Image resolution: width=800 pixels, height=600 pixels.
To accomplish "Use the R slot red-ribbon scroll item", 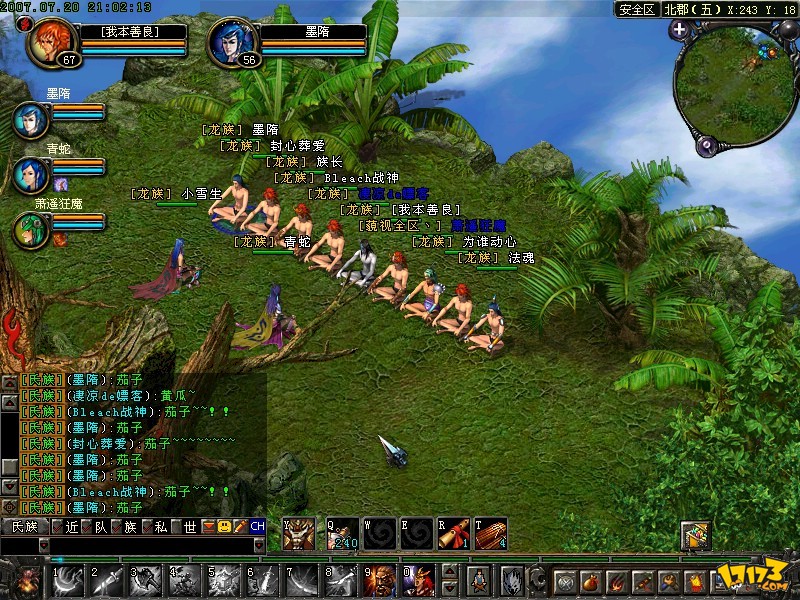I will [454, 533].
